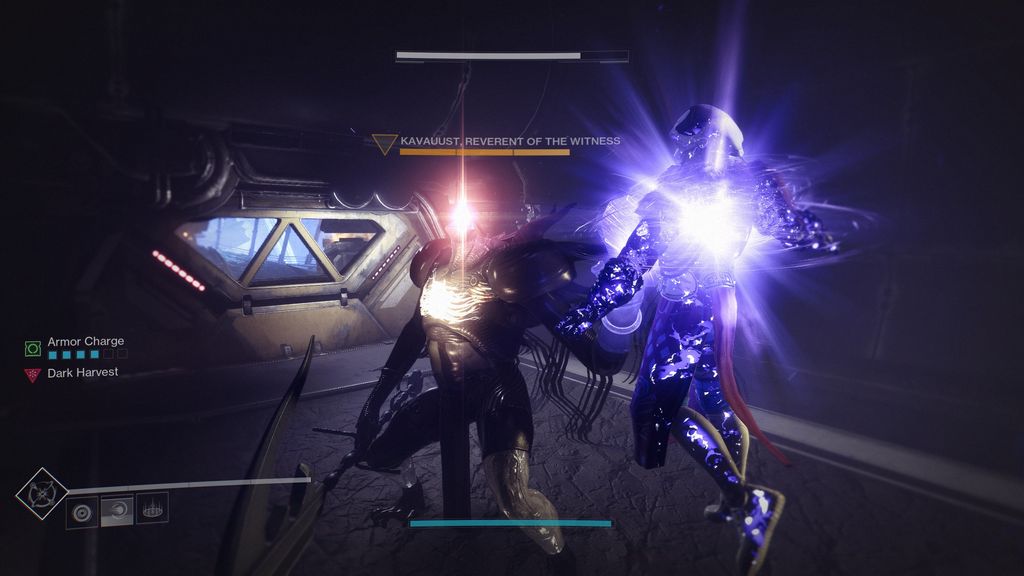Activate the diamond-shaped super ability icon
Viewport: 1024px width, 576px height.
[42, 493]
